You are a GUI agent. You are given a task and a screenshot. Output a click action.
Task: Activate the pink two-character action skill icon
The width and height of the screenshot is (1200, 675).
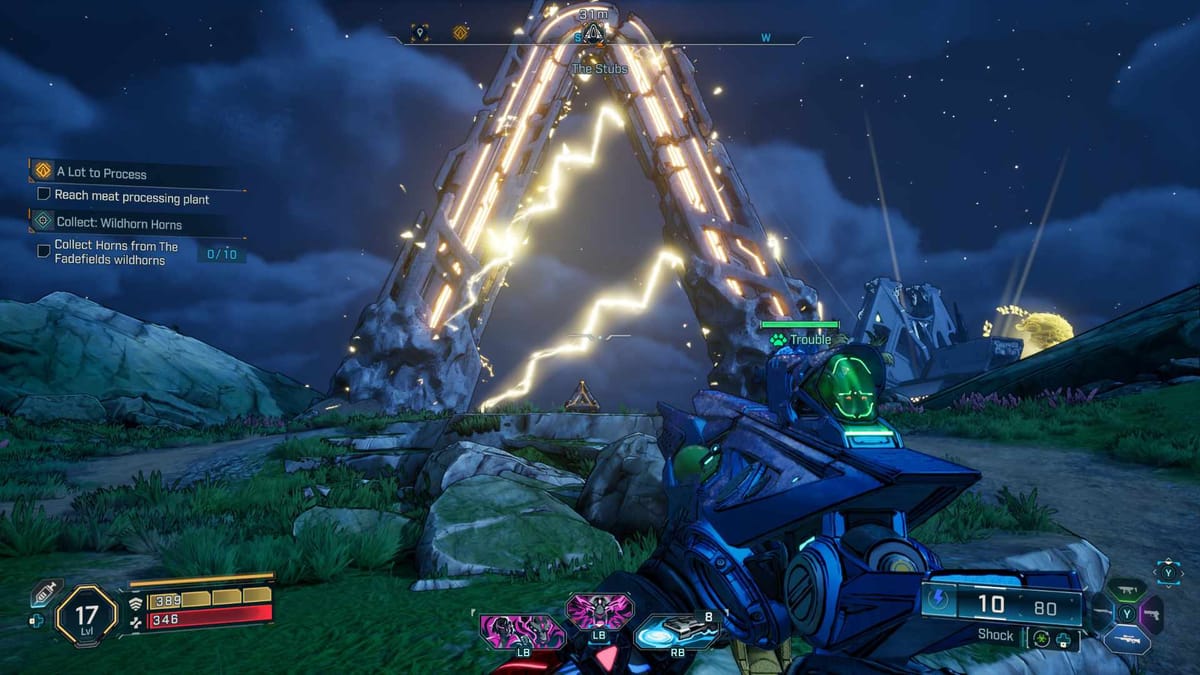[521, 632]
